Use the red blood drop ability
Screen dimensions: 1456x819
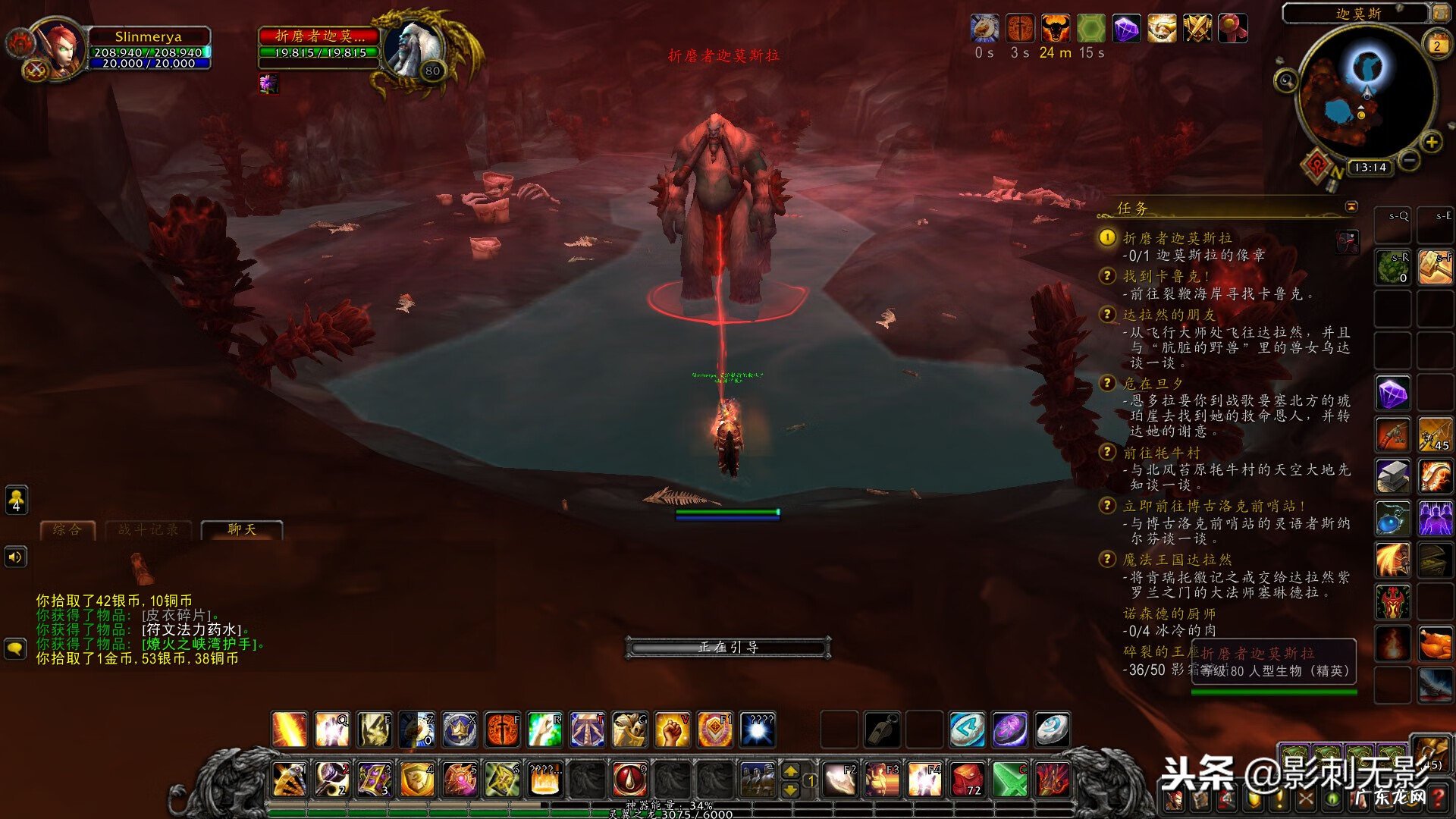coord(629,780)
